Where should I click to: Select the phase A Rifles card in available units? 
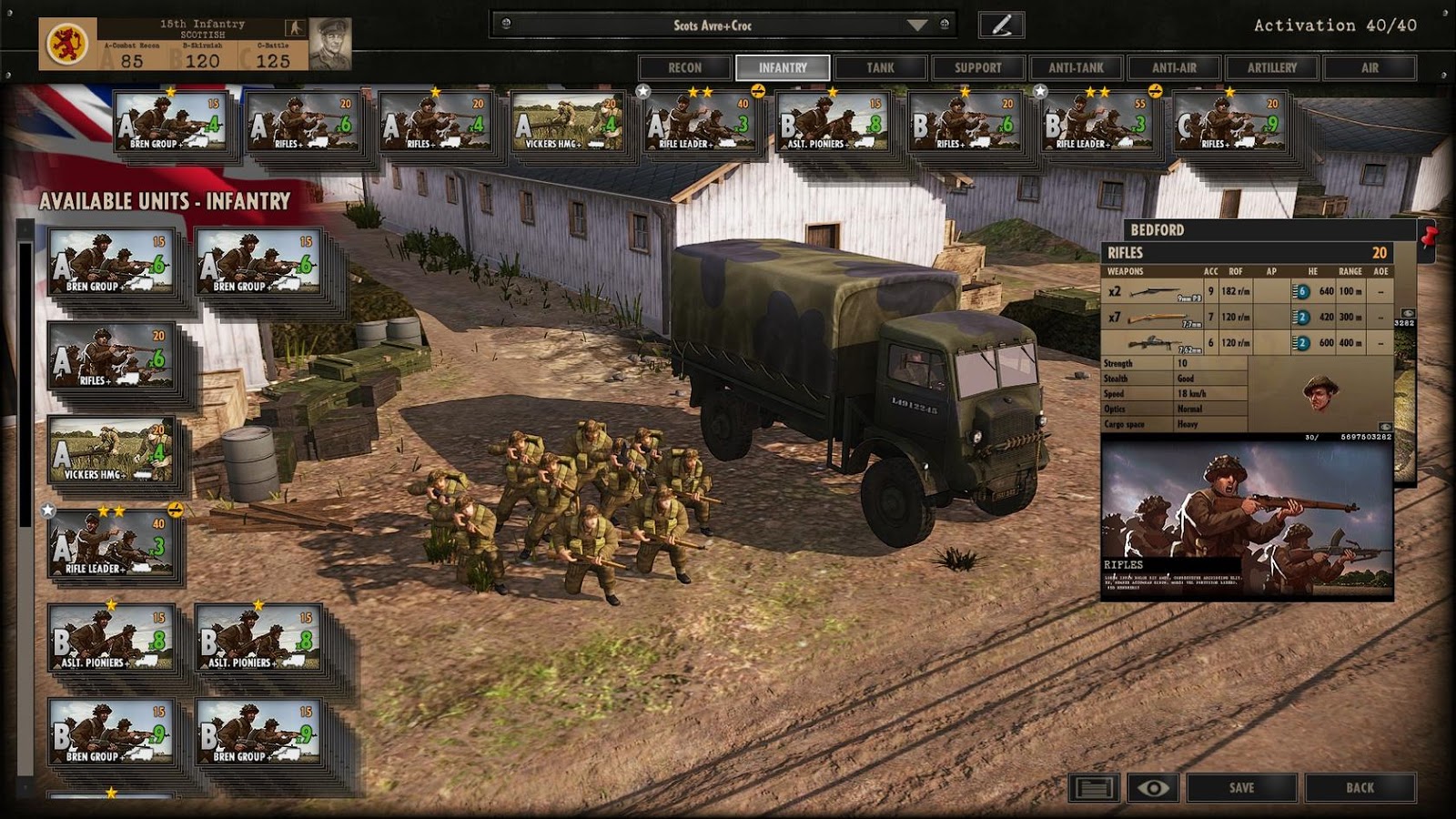click(x=111, y=358)
